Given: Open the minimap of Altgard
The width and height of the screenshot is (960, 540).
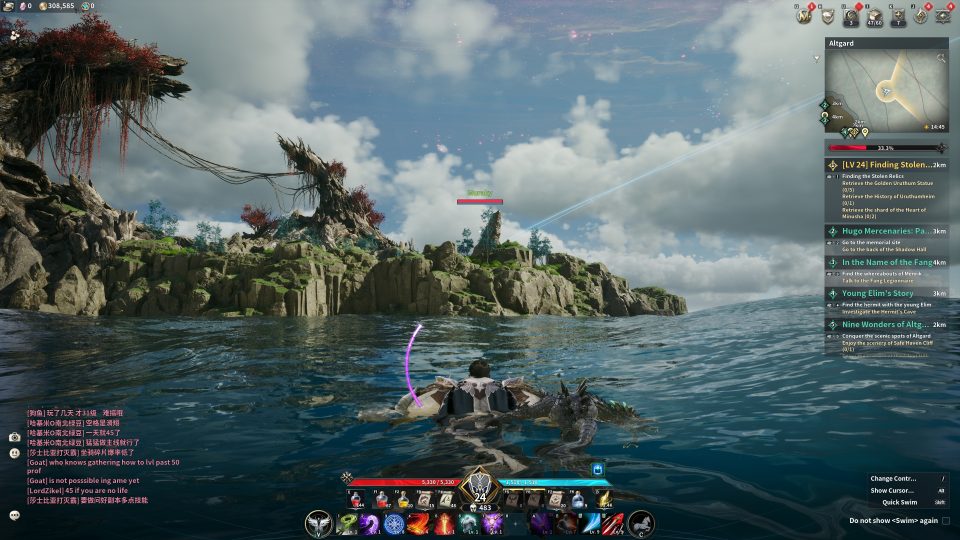Looking at the screenshot, I should point(886,92).
